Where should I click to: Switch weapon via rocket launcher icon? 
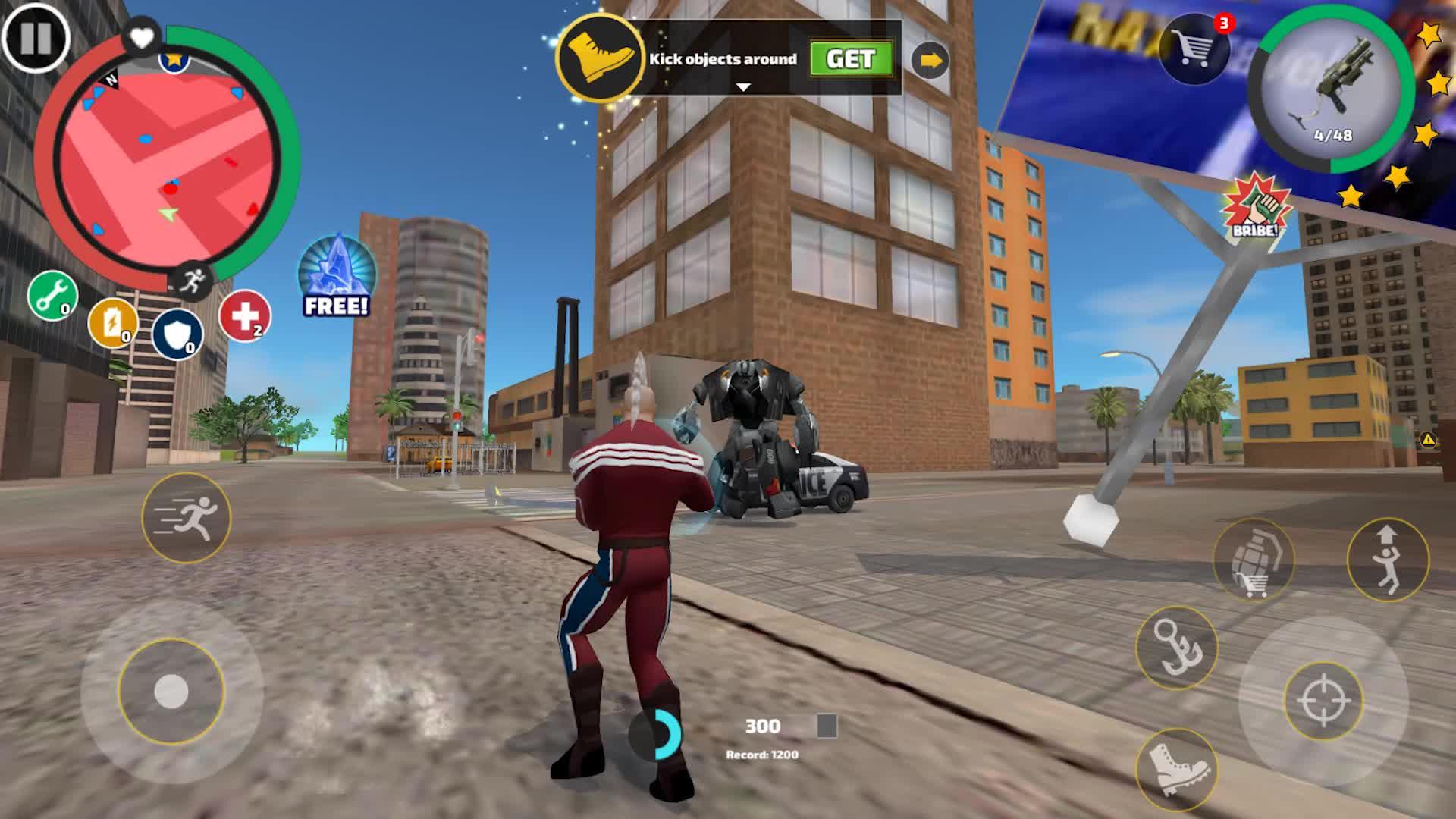point(1332,91)
